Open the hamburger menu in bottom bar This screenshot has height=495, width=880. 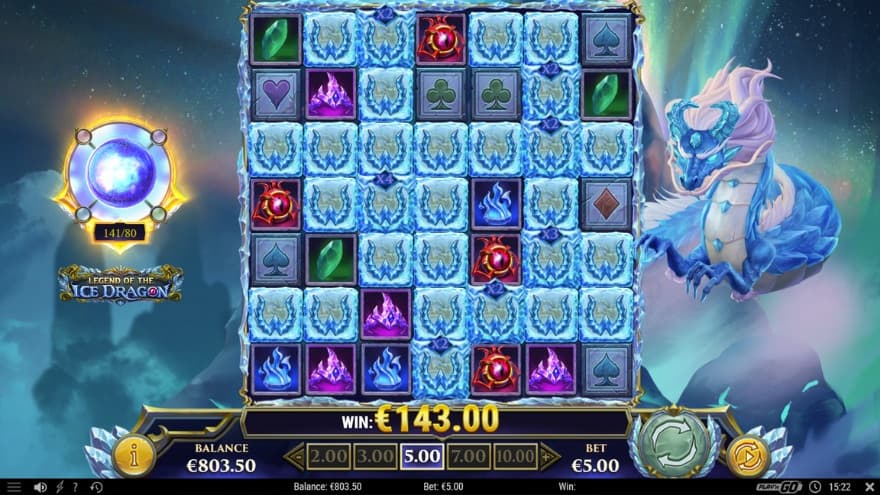click(14, 487)
